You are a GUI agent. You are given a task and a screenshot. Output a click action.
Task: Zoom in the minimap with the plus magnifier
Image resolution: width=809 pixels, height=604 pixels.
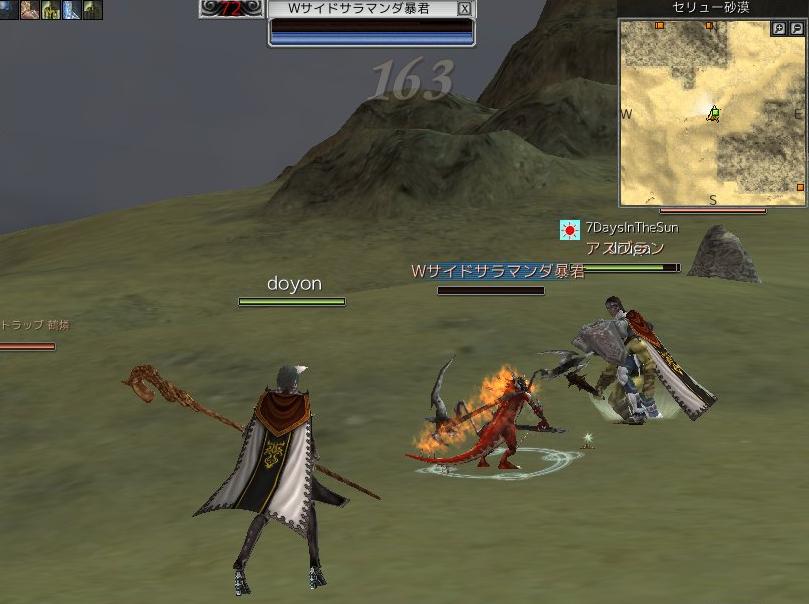[779, 29]
